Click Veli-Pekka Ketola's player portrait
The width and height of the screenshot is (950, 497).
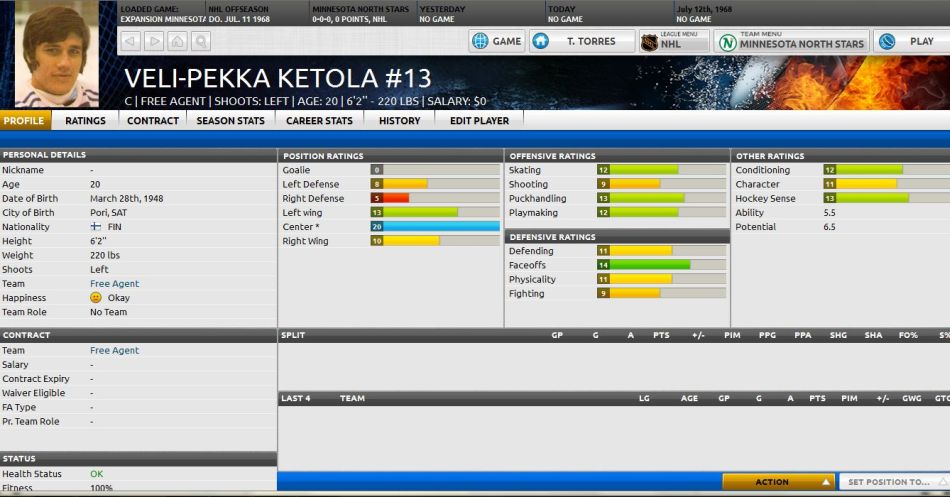(x=58, y=55)
